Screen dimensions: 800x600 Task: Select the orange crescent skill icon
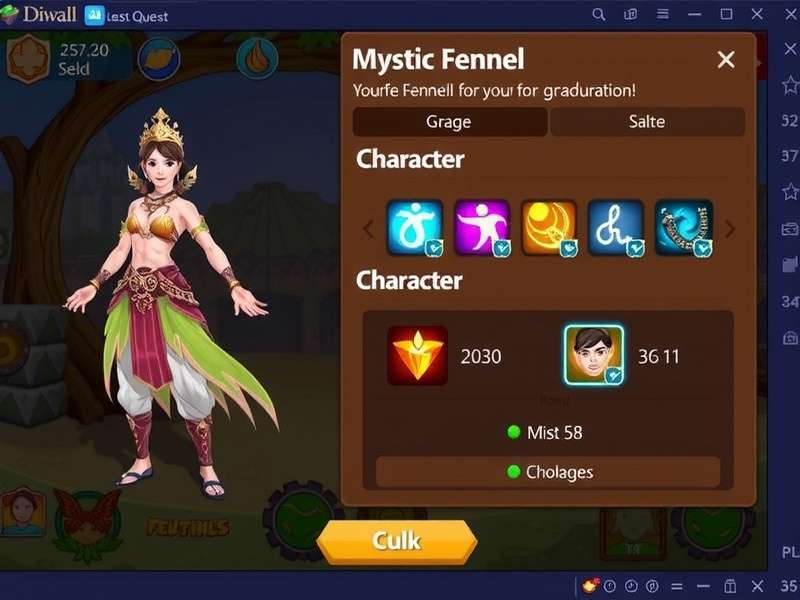549,228
